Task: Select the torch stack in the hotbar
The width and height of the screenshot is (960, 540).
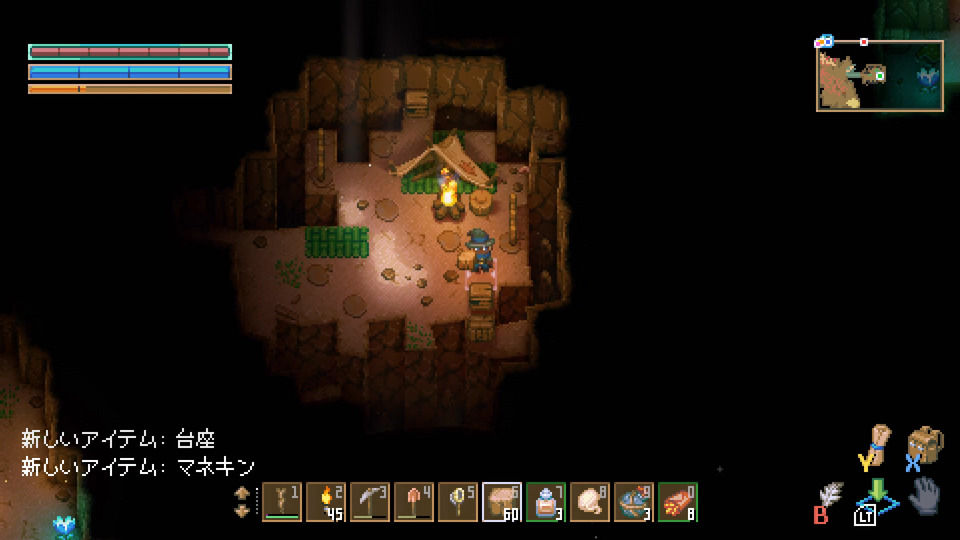Action: (326, 502)
